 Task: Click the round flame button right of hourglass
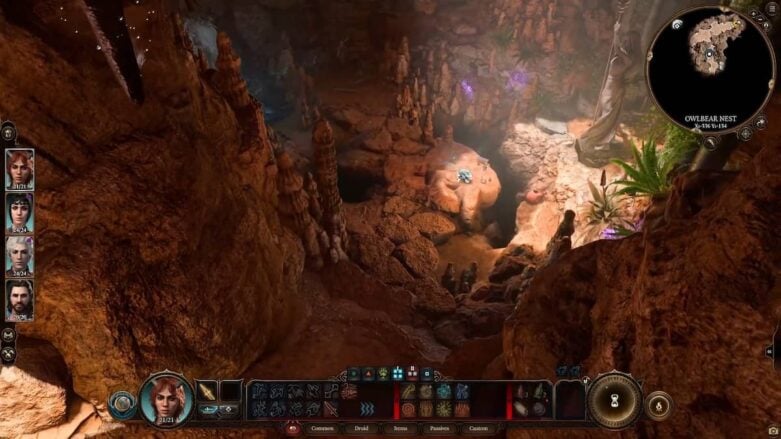click(659, 405)
